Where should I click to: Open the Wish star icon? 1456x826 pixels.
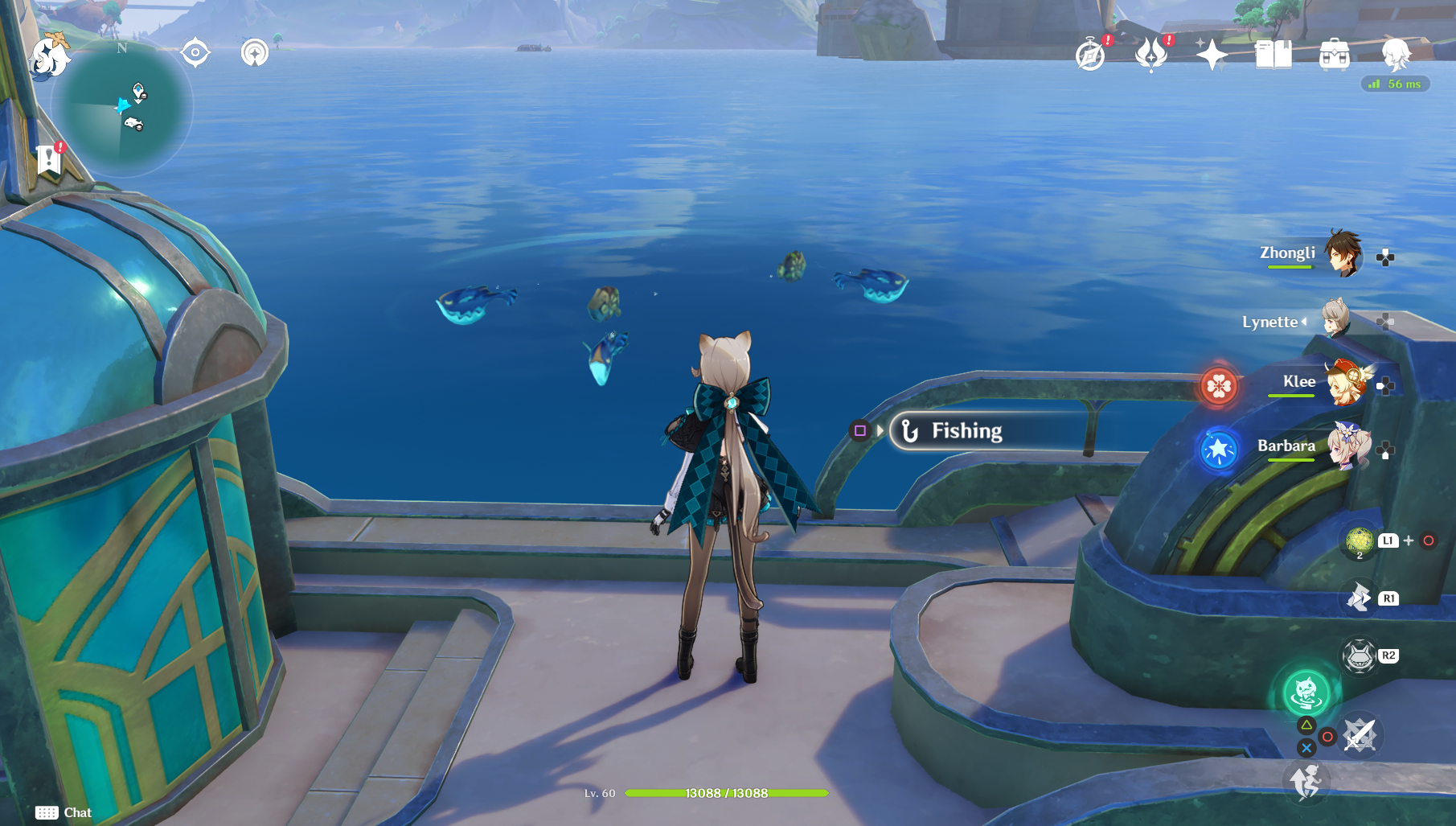tap(1214, 55)
